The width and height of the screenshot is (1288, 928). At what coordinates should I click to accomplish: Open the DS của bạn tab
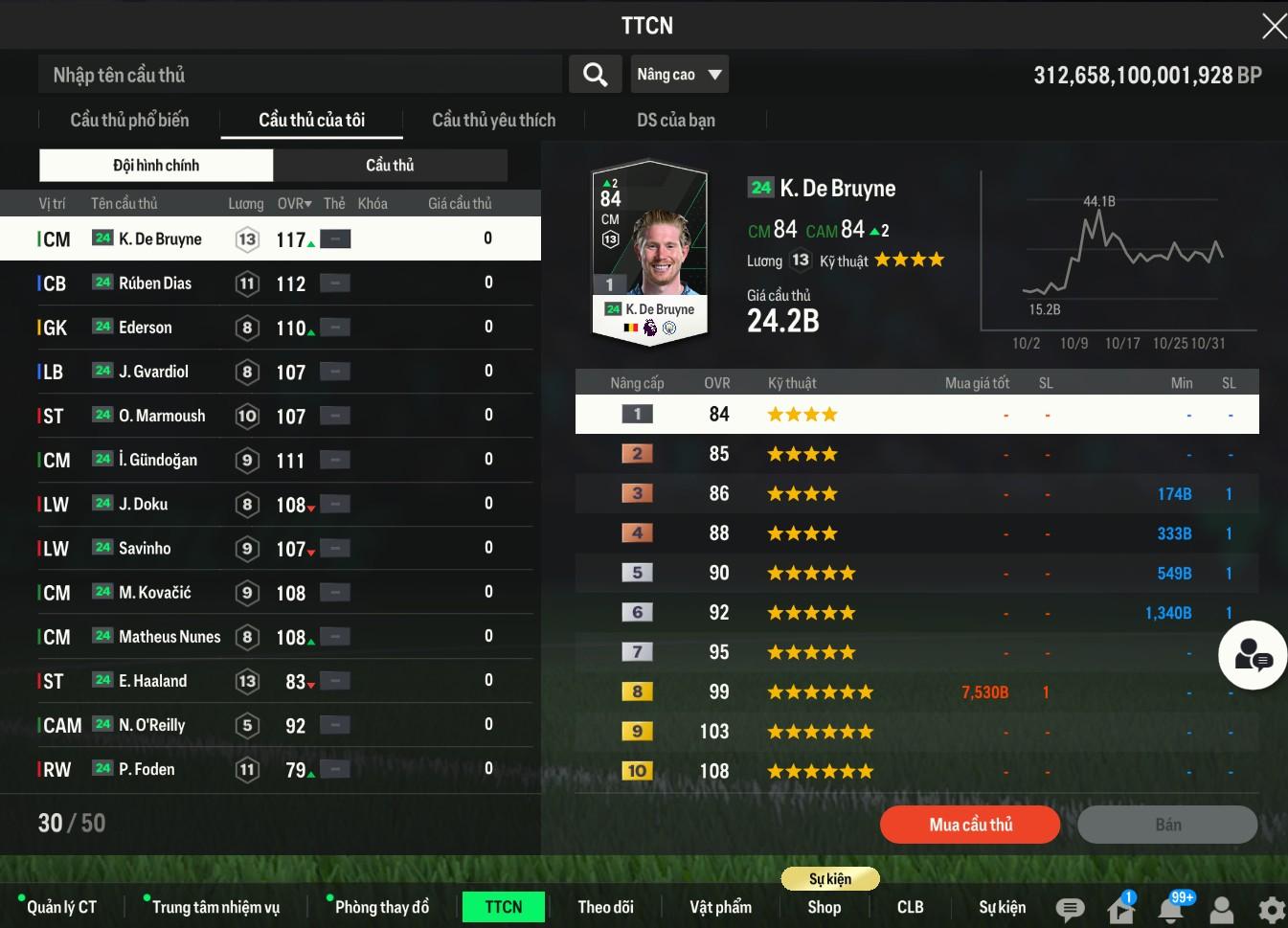(x=675, y=121)
